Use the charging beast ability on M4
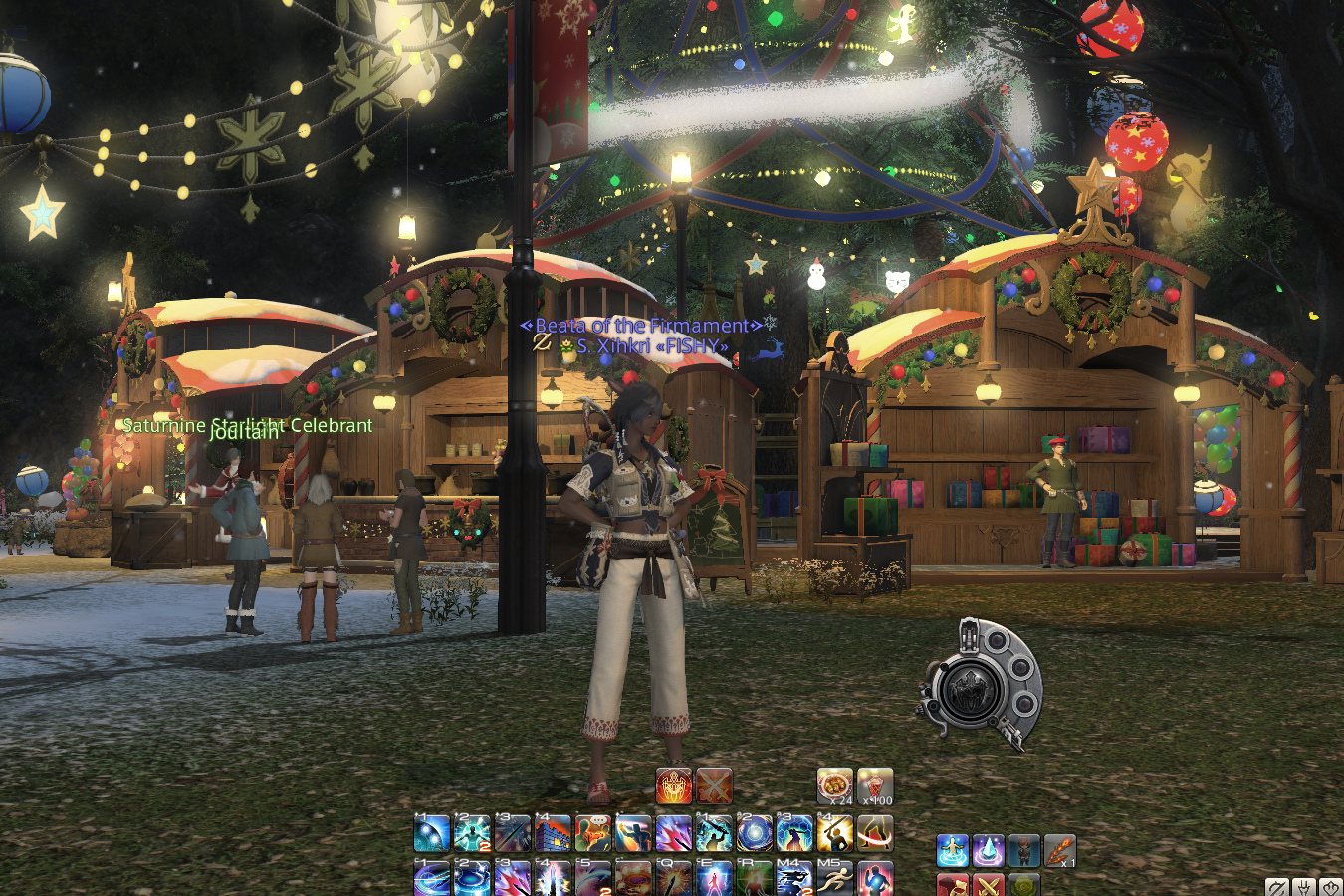Image resolution: width=1344 pixels, height=896 pixels. coord(794,879)
